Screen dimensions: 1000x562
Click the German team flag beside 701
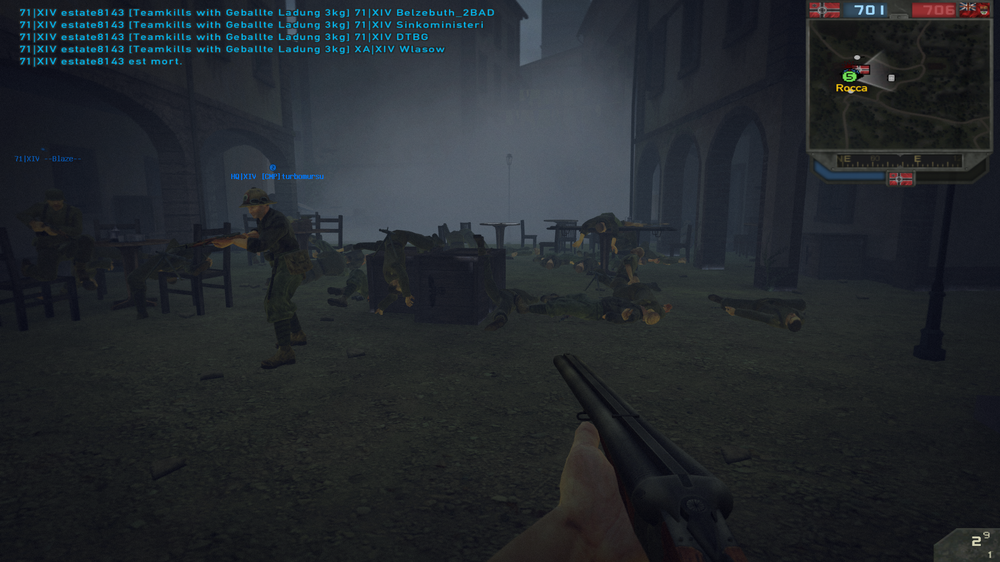coord(824,10)
